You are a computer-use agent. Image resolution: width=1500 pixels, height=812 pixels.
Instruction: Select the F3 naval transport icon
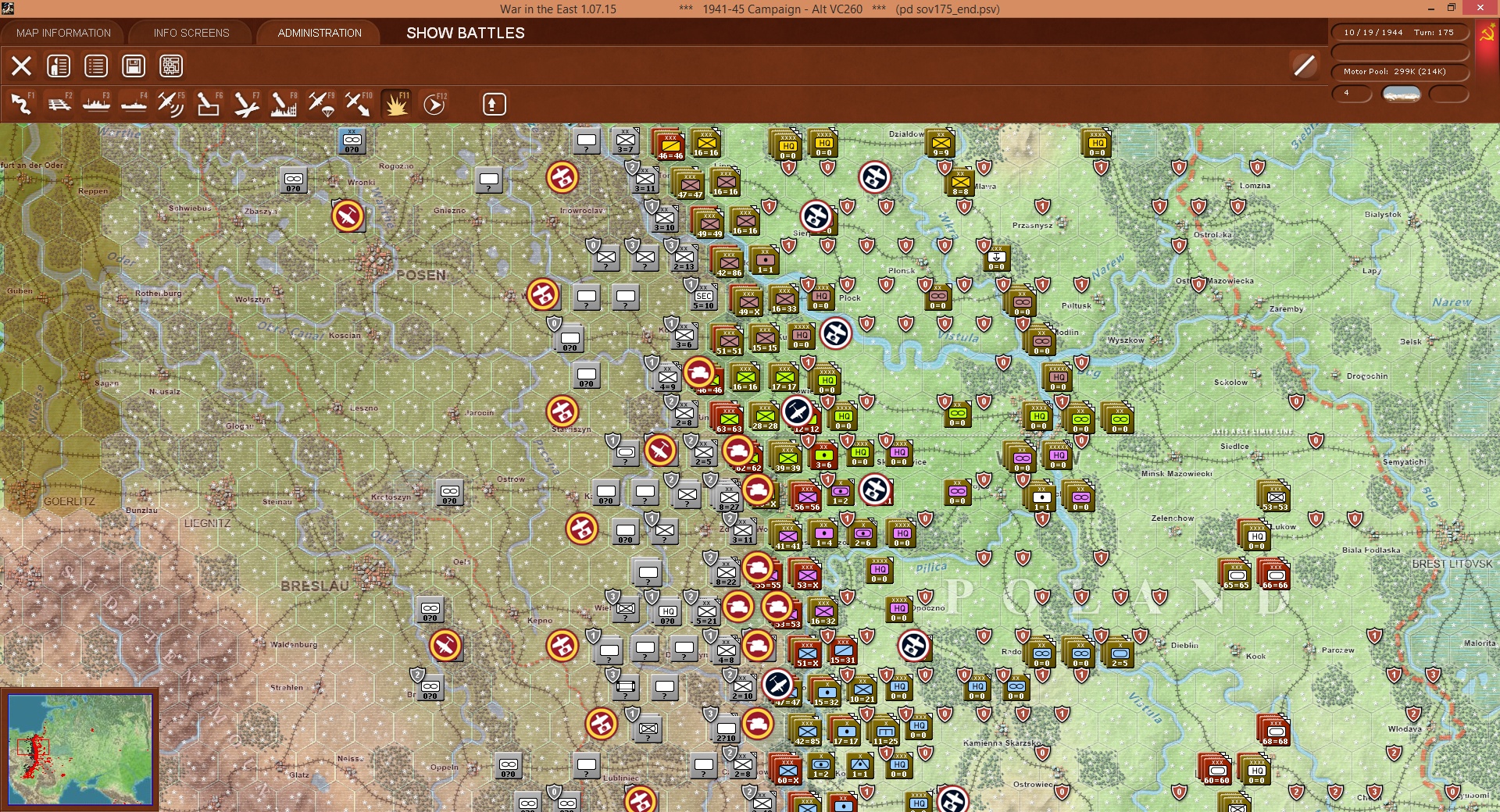(x=97, y=104)
